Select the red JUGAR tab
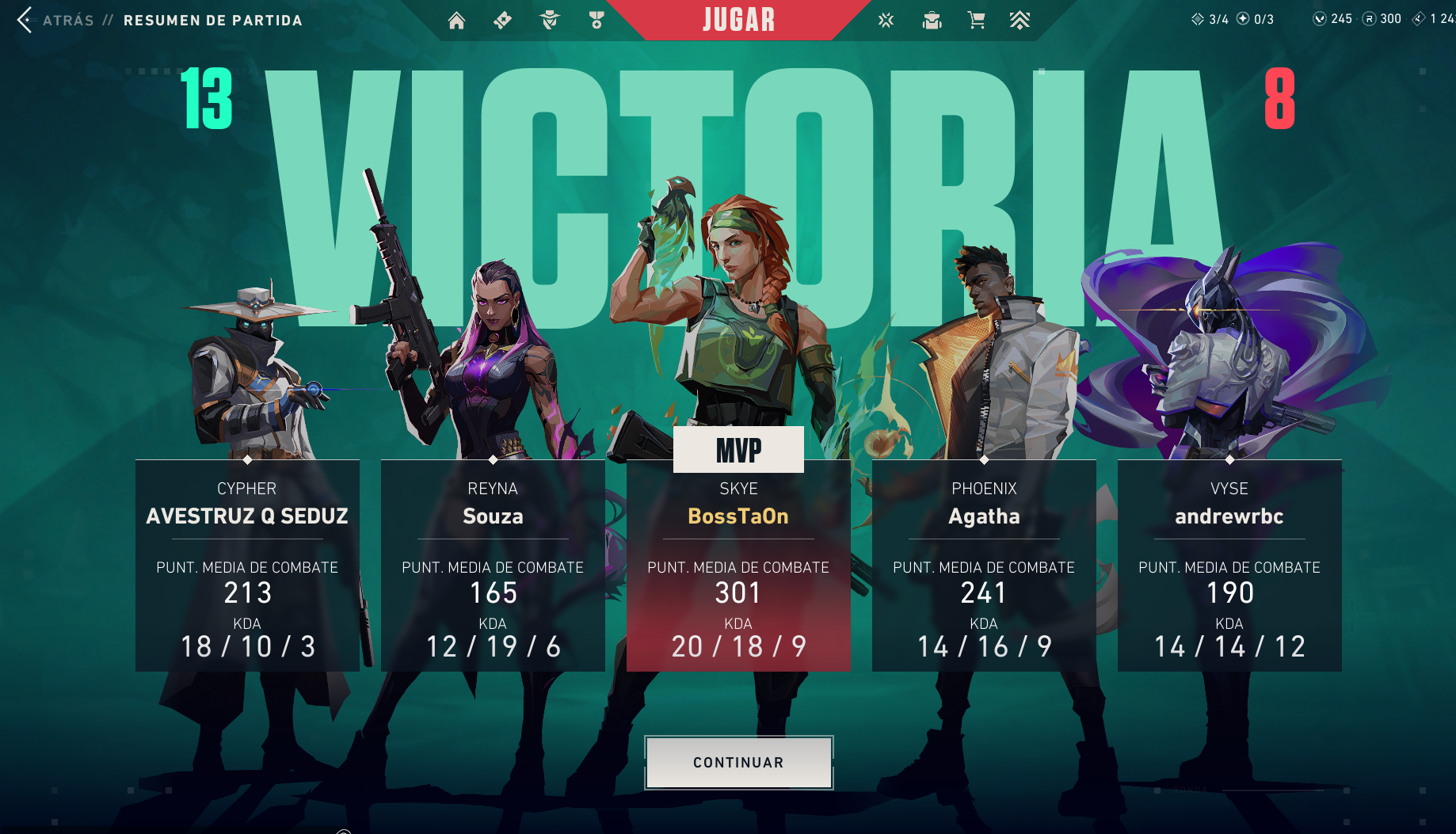 pyautogui.click(x=738, y=20)
